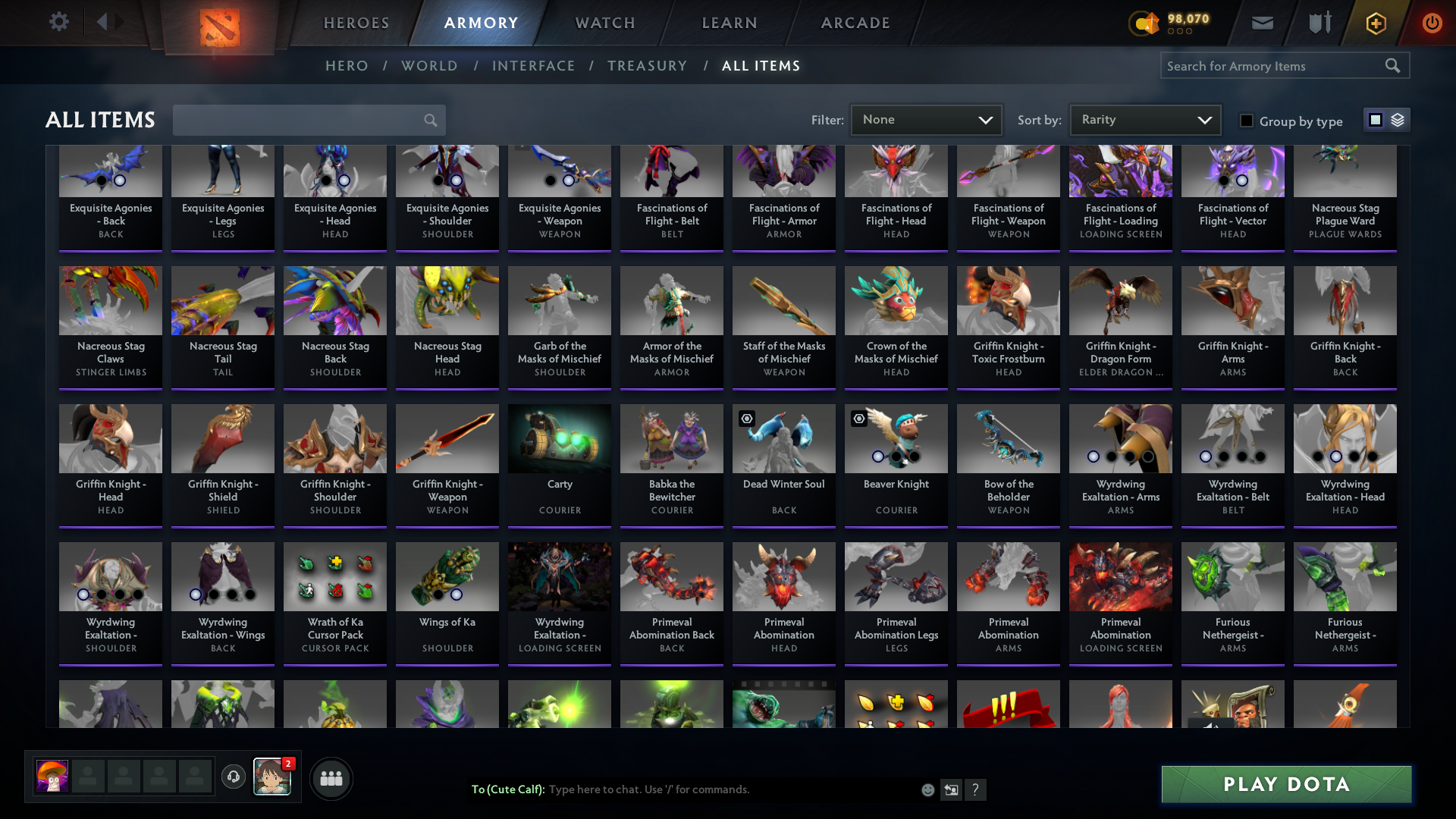This screenshot has height=819, width=1456.
Task: Click the emoticon smiley in the chat bar
Action: tap(927, 789)
